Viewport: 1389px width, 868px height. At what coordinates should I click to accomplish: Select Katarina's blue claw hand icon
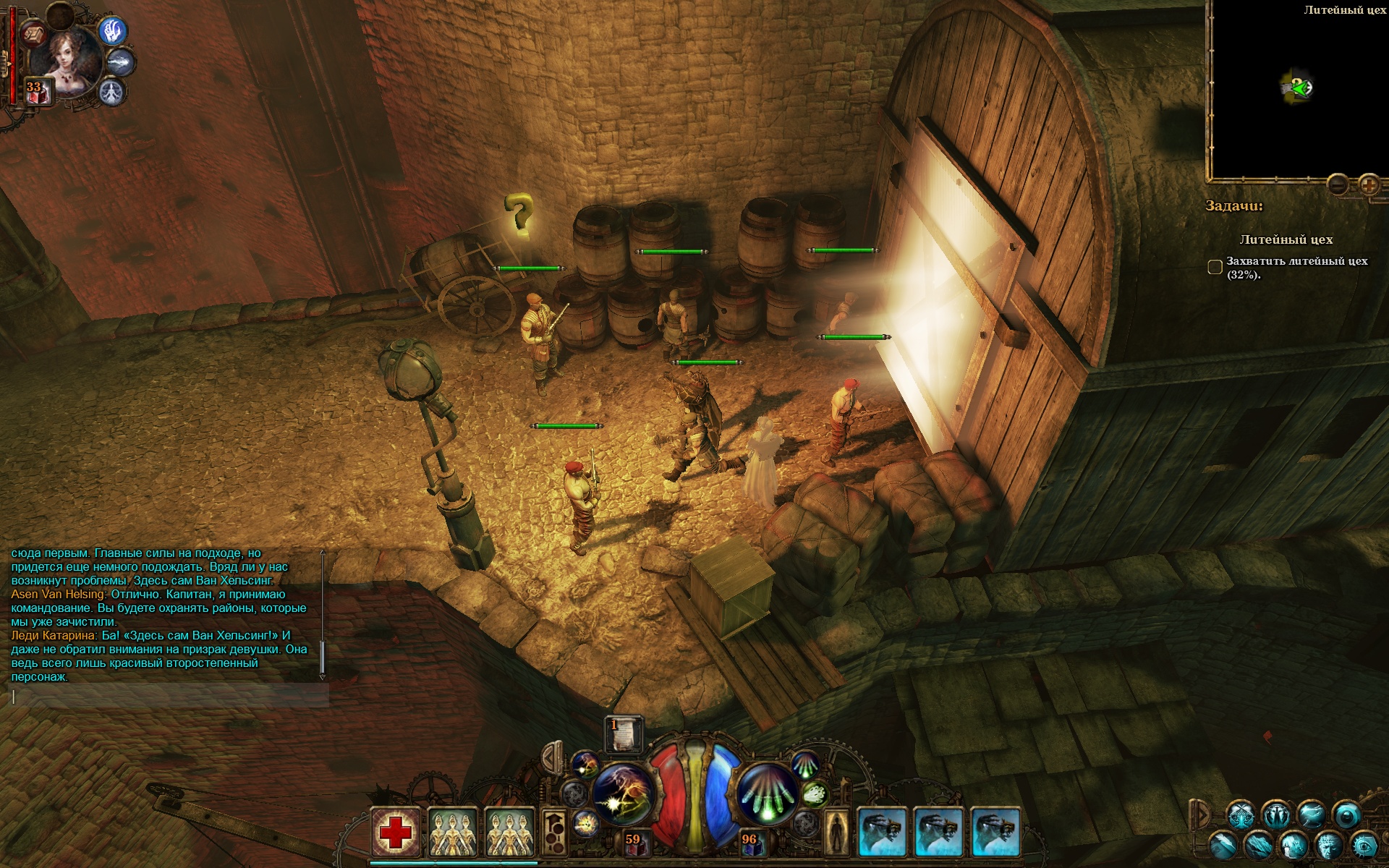[113, 32]
